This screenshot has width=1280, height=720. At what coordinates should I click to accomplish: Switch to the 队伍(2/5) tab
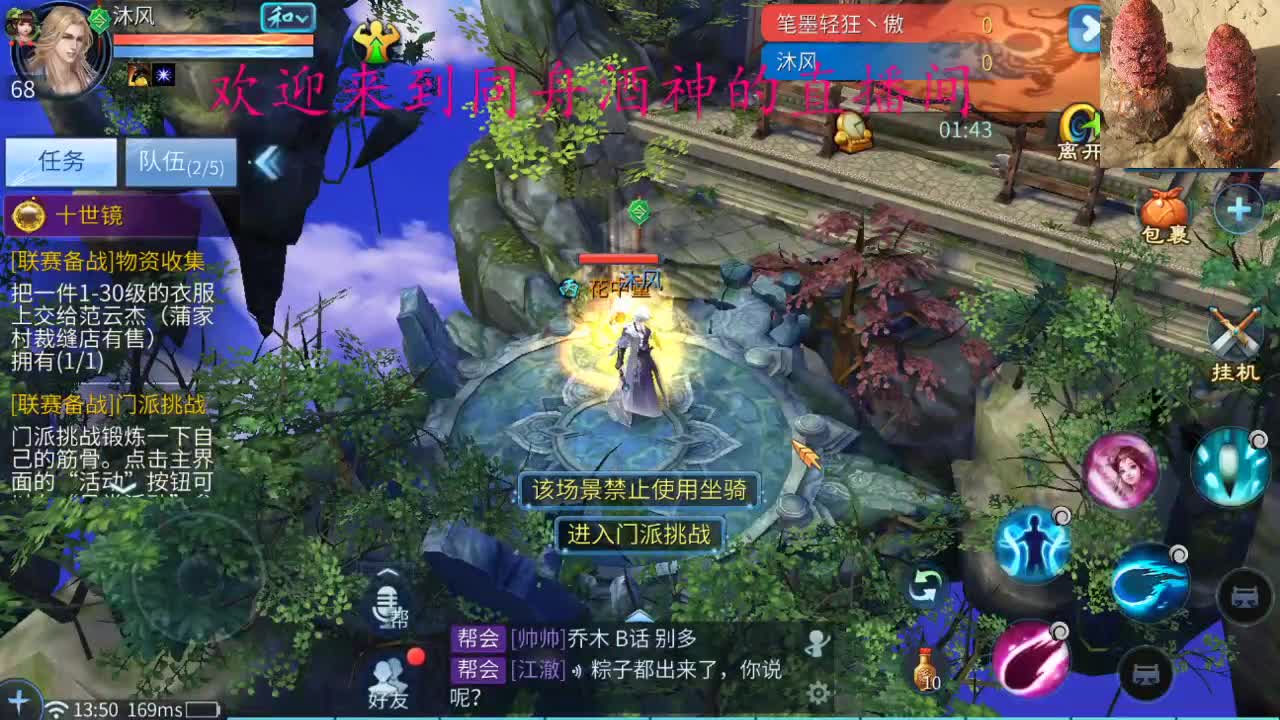pos(178,163)
